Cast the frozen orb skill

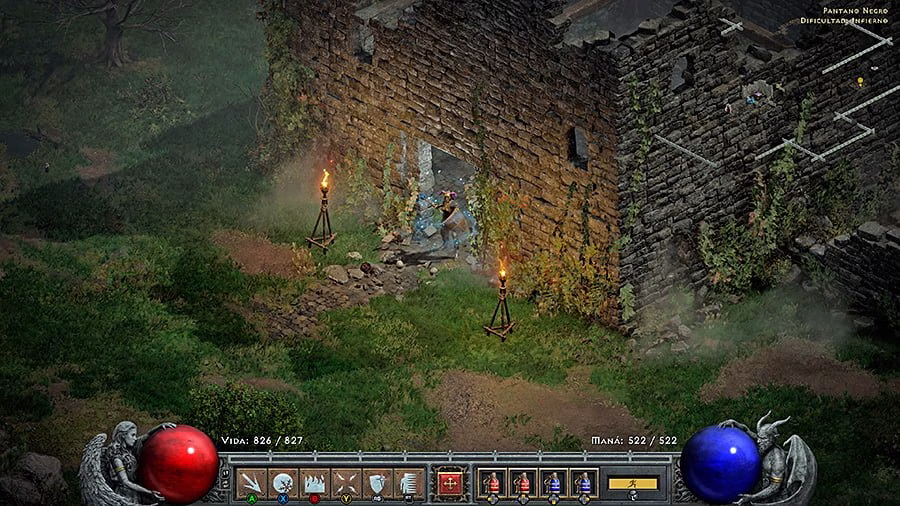click(283, 483)
